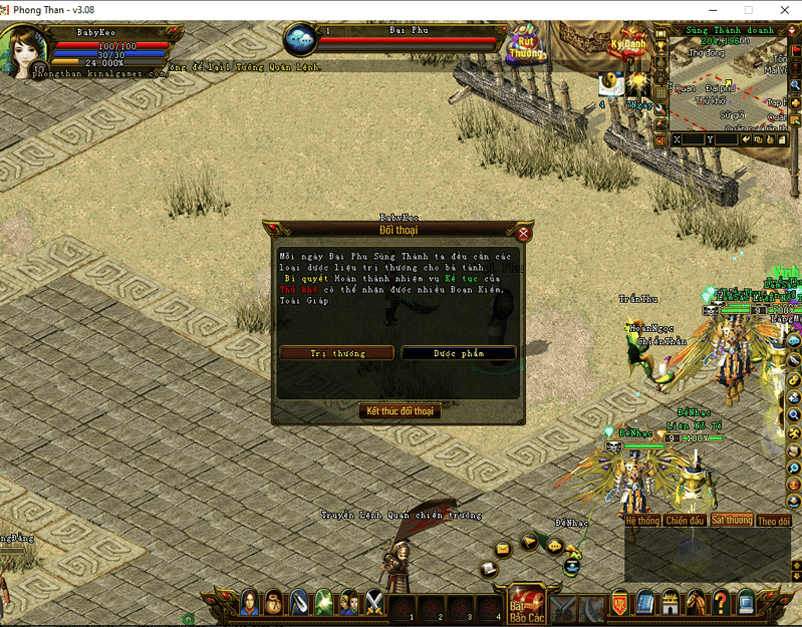
Task: Click the crossed swords icon in bottom bar
Action: [374, 602]
